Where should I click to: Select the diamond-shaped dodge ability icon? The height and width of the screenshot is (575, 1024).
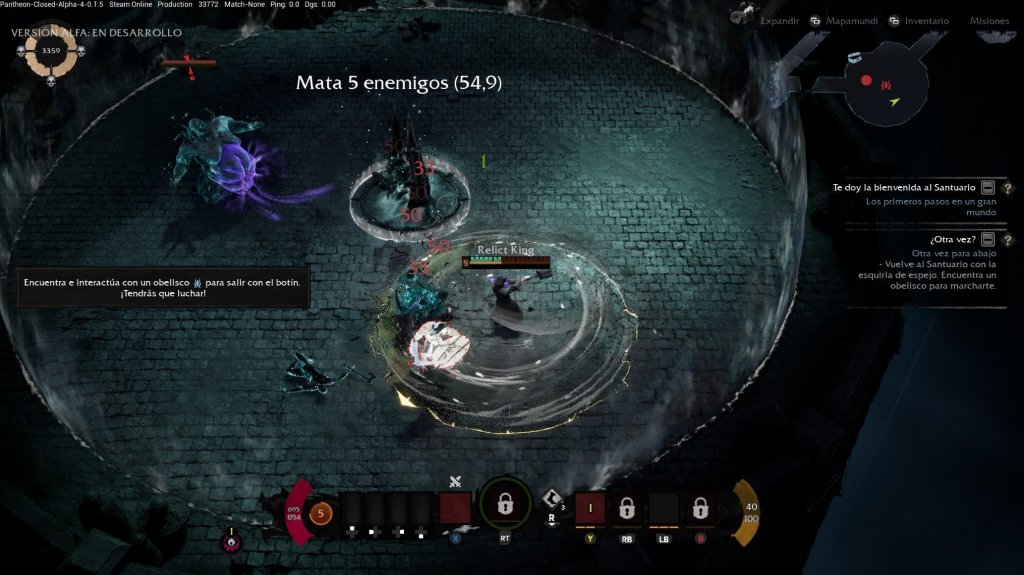pyautogui.click(x=551, y=499)
